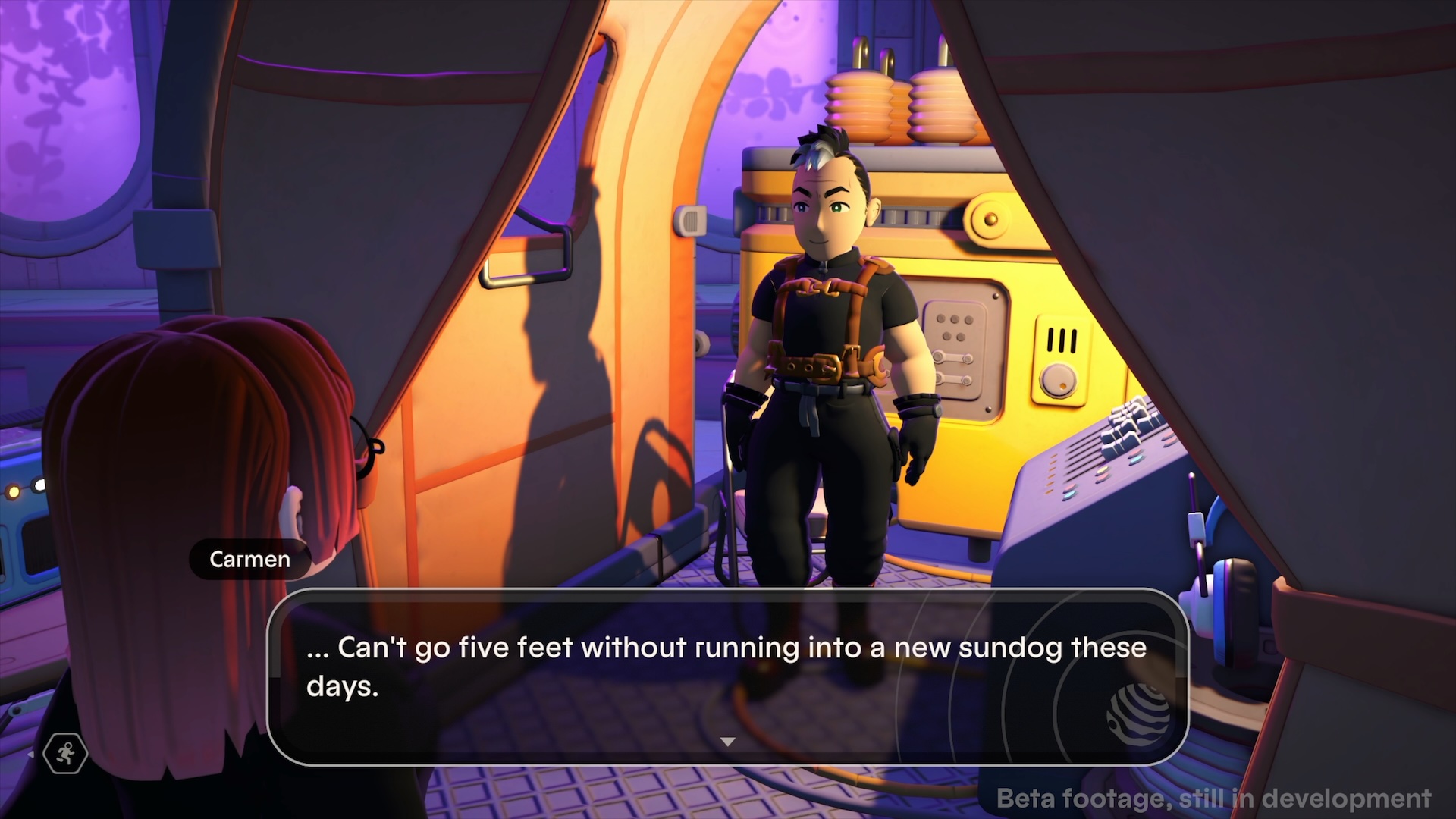
Task: Advance dialogue with the continue arrow
Action: tap(727, 742)
